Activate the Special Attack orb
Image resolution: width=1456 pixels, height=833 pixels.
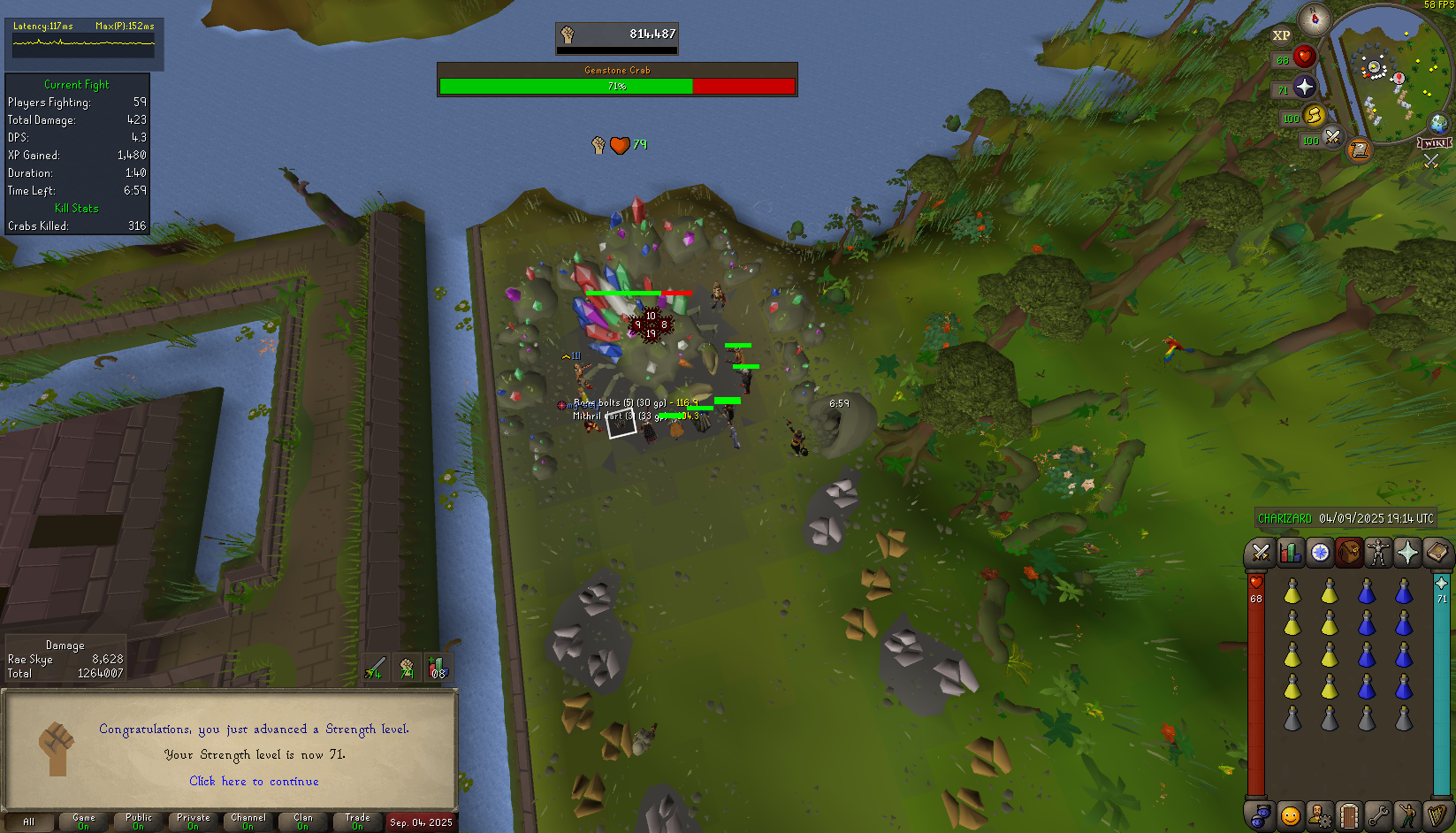1332,138
